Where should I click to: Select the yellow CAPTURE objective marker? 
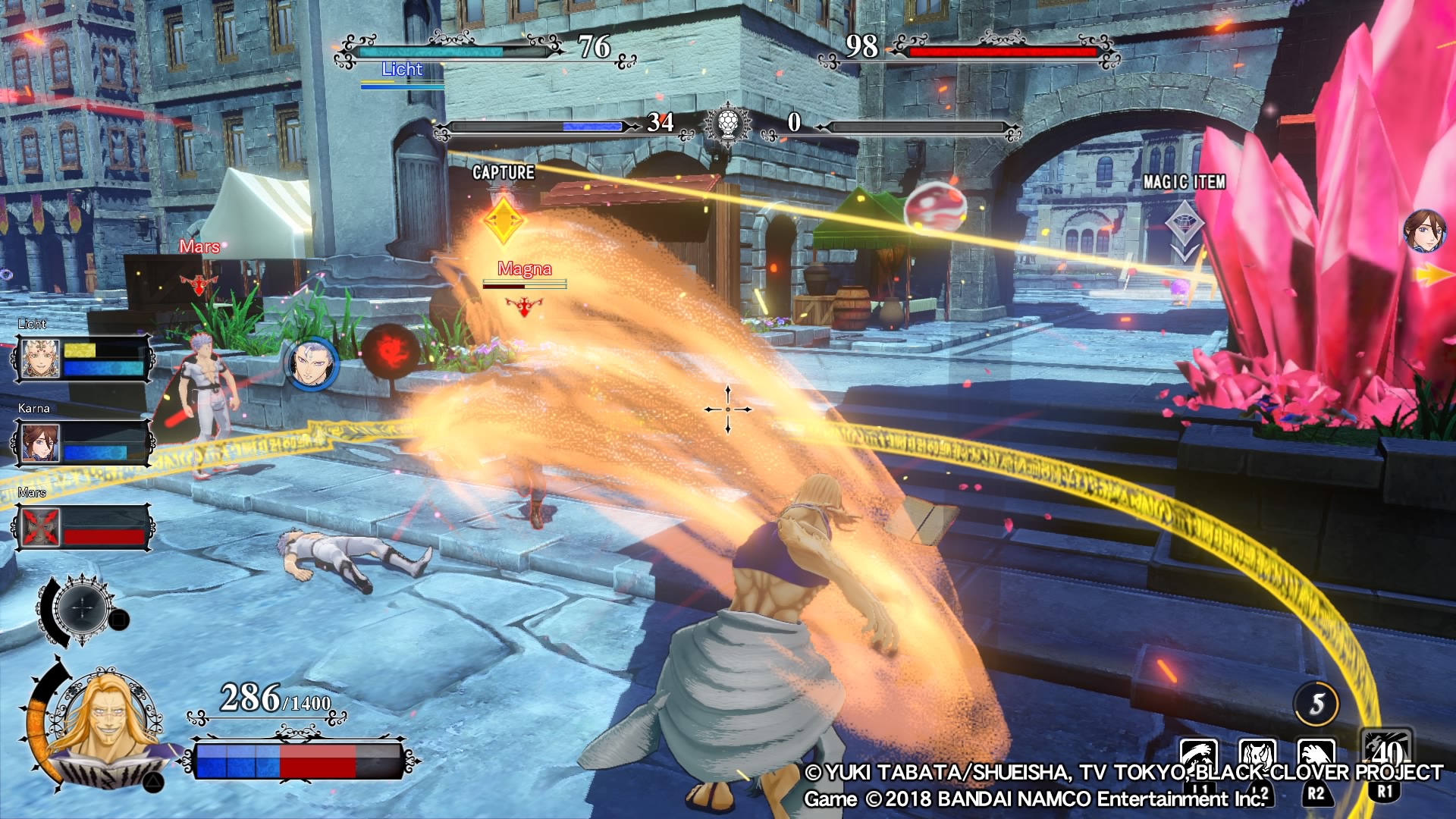[x=504, y=221]
